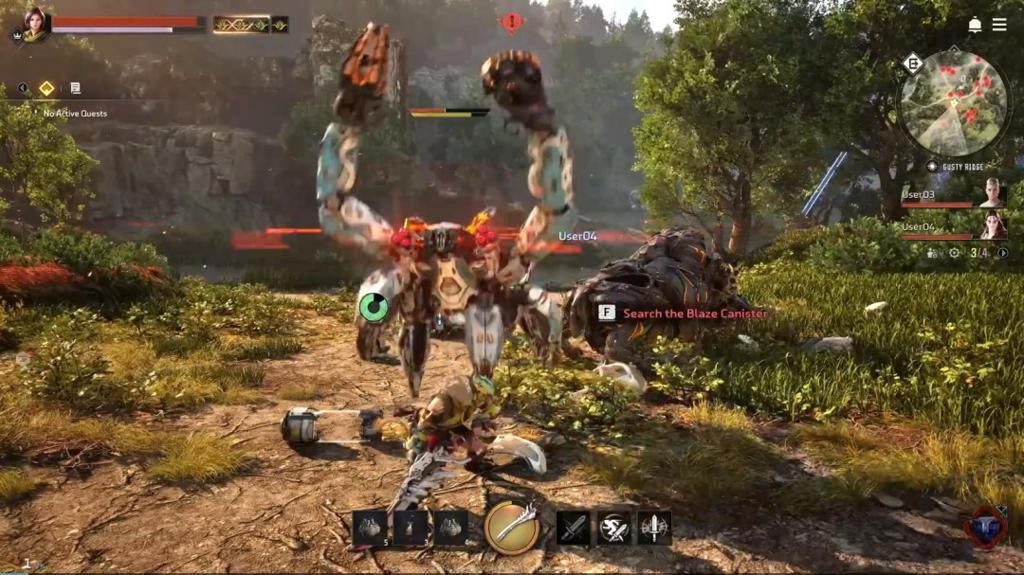
Task: Open party settings gear icon
Action: point(953,253)
